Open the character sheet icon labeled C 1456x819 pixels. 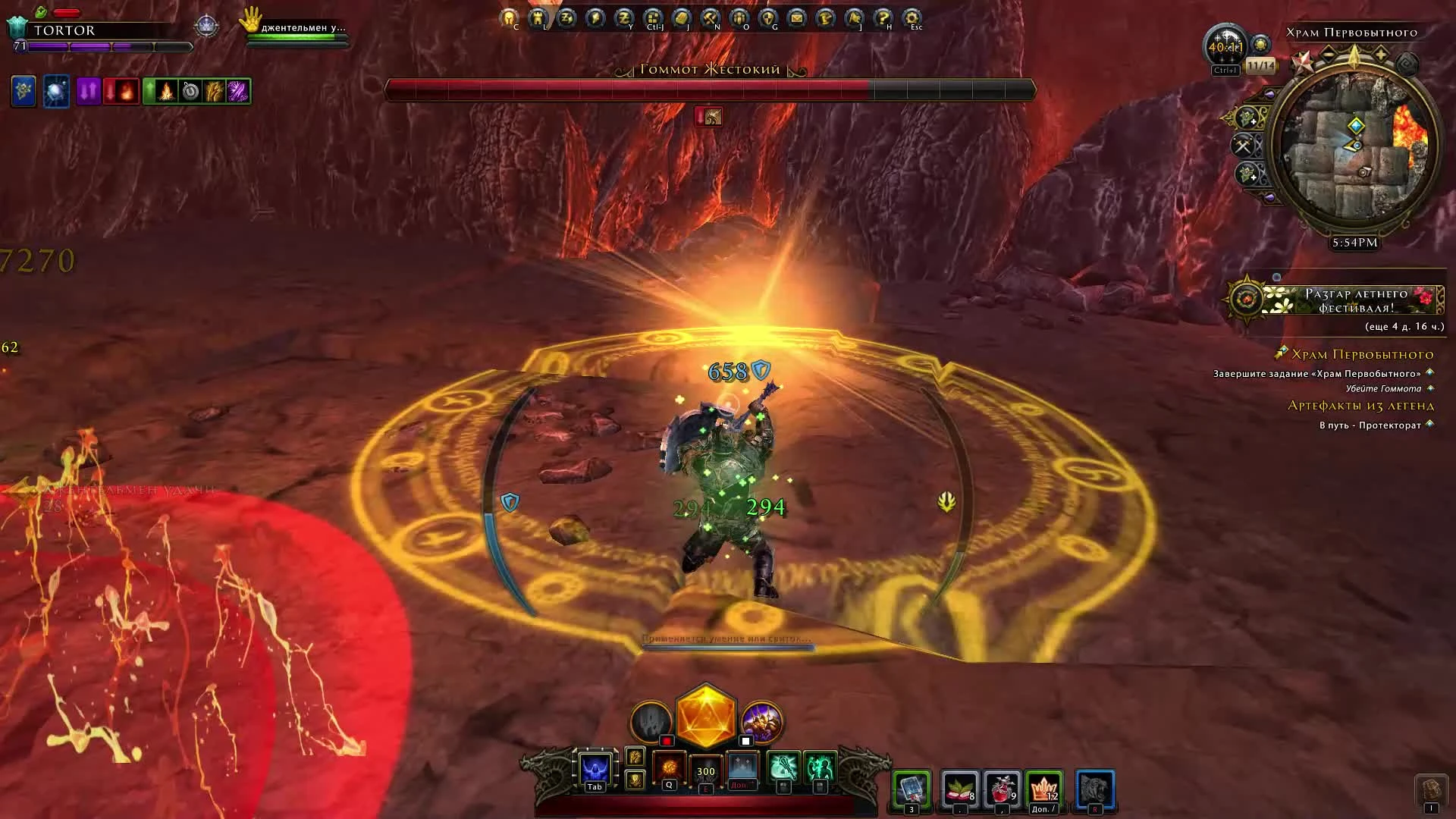coord(509,17)
